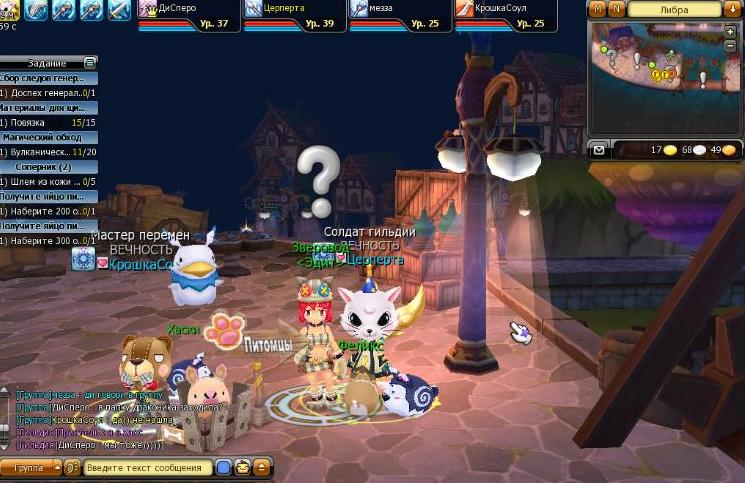Click the minimap's N button

point(617,8)
